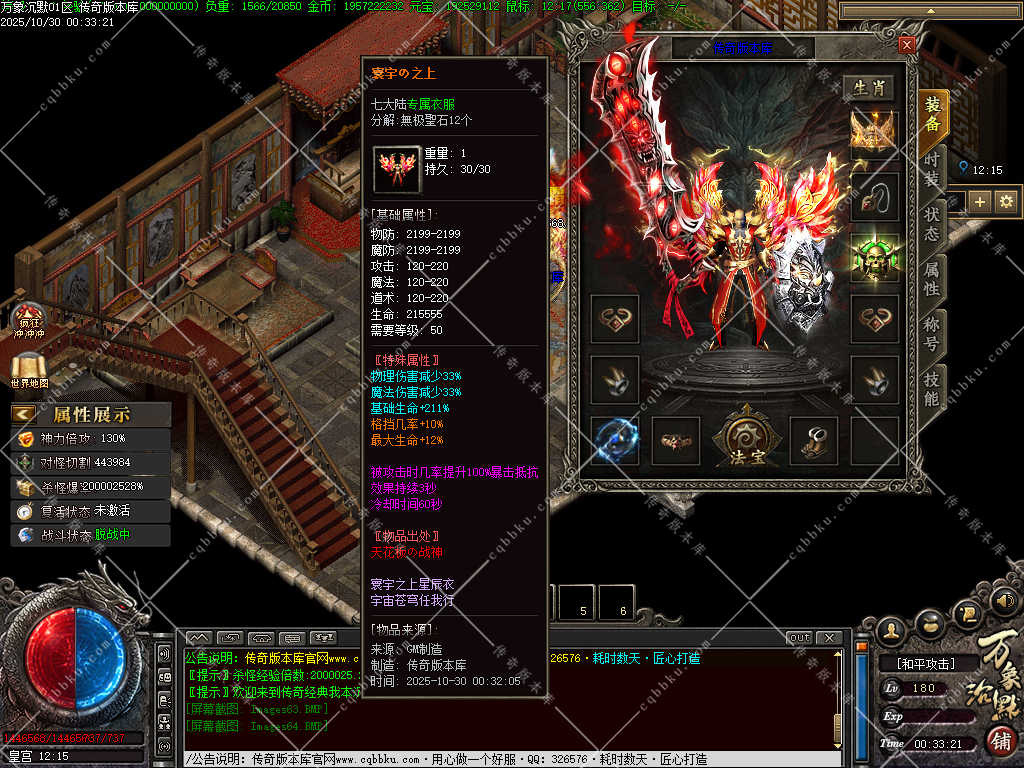Change the 和平攻击 attack mode
The image size is (1024, 768).
(924, 663)
